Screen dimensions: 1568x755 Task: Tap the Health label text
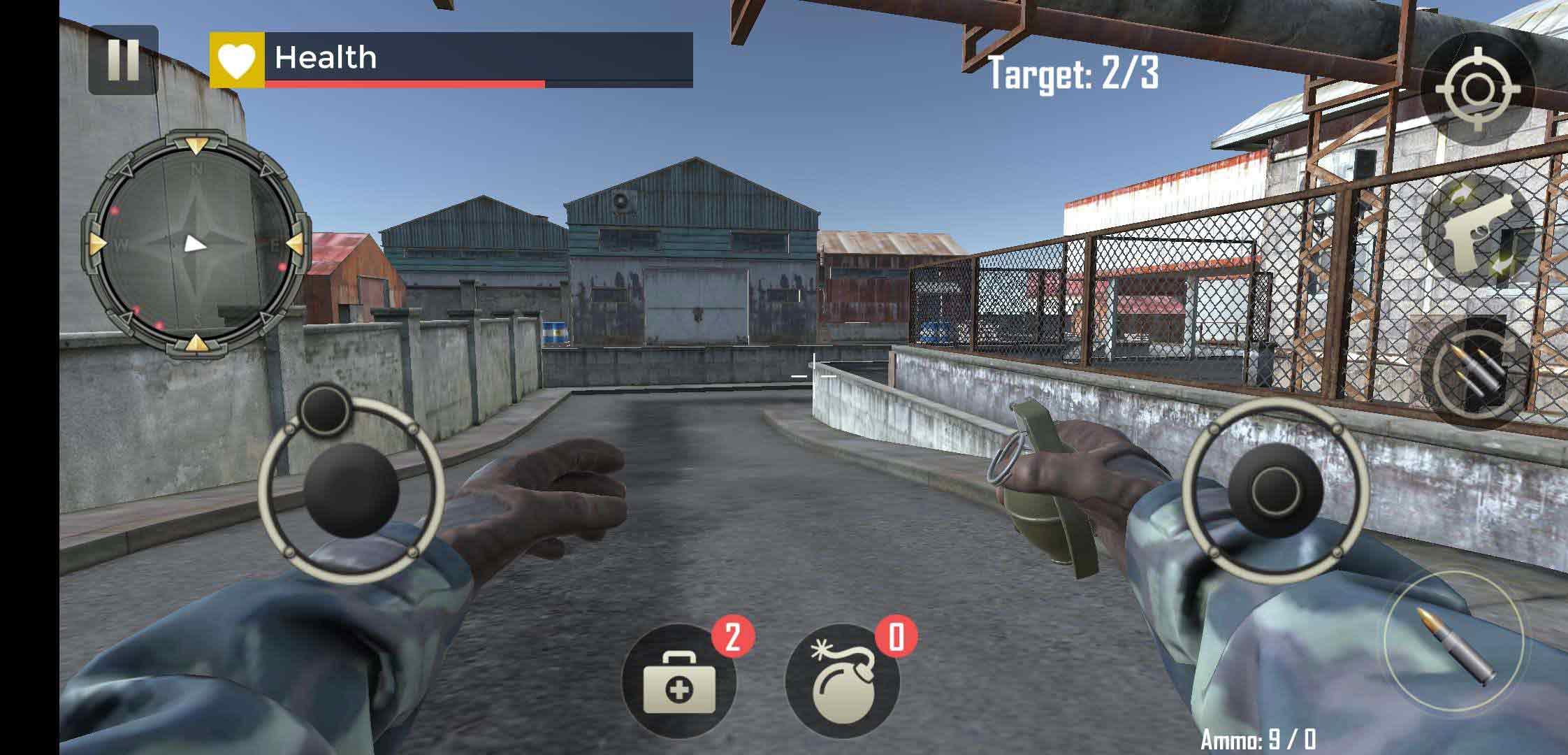pyautogui.click(x=325, y=58)
